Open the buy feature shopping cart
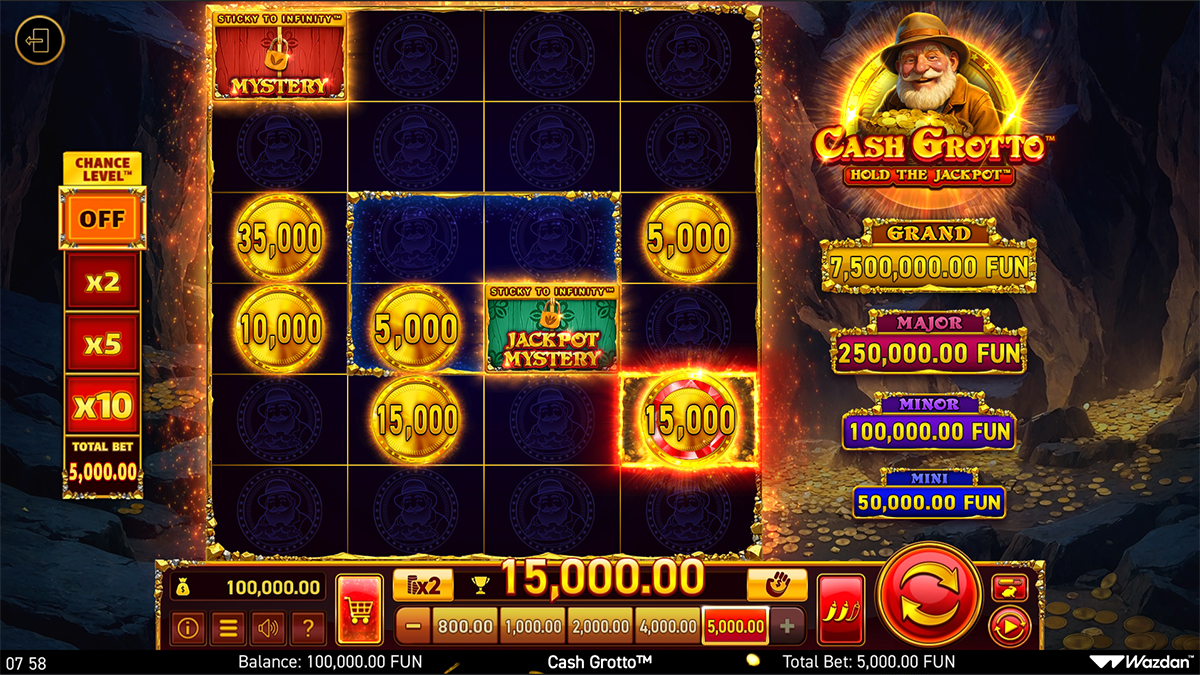This screenshot has height=675, width=1200. [359, 608]
